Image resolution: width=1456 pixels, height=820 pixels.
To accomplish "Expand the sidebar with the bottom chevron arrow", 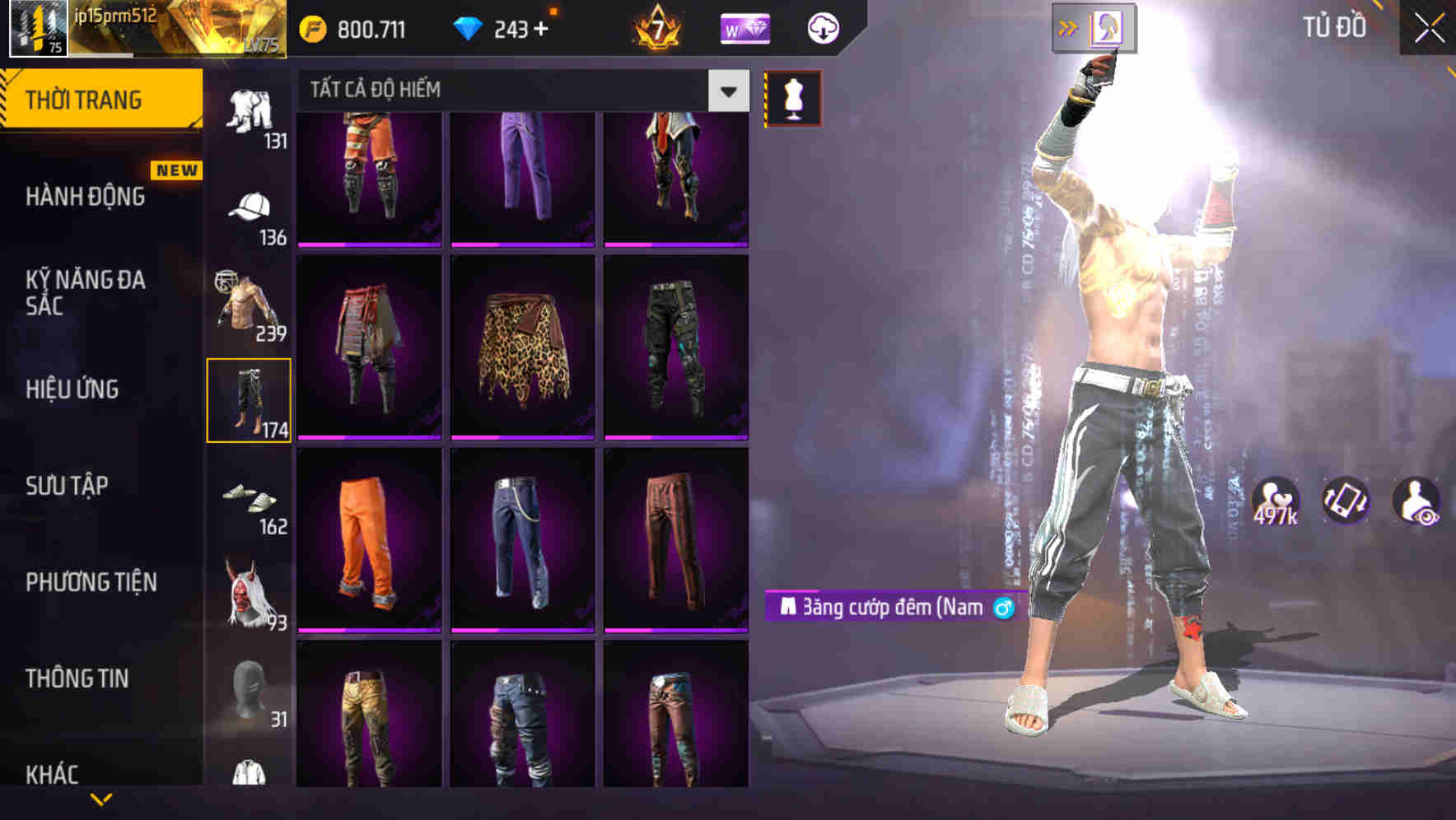I will point(101,797).
